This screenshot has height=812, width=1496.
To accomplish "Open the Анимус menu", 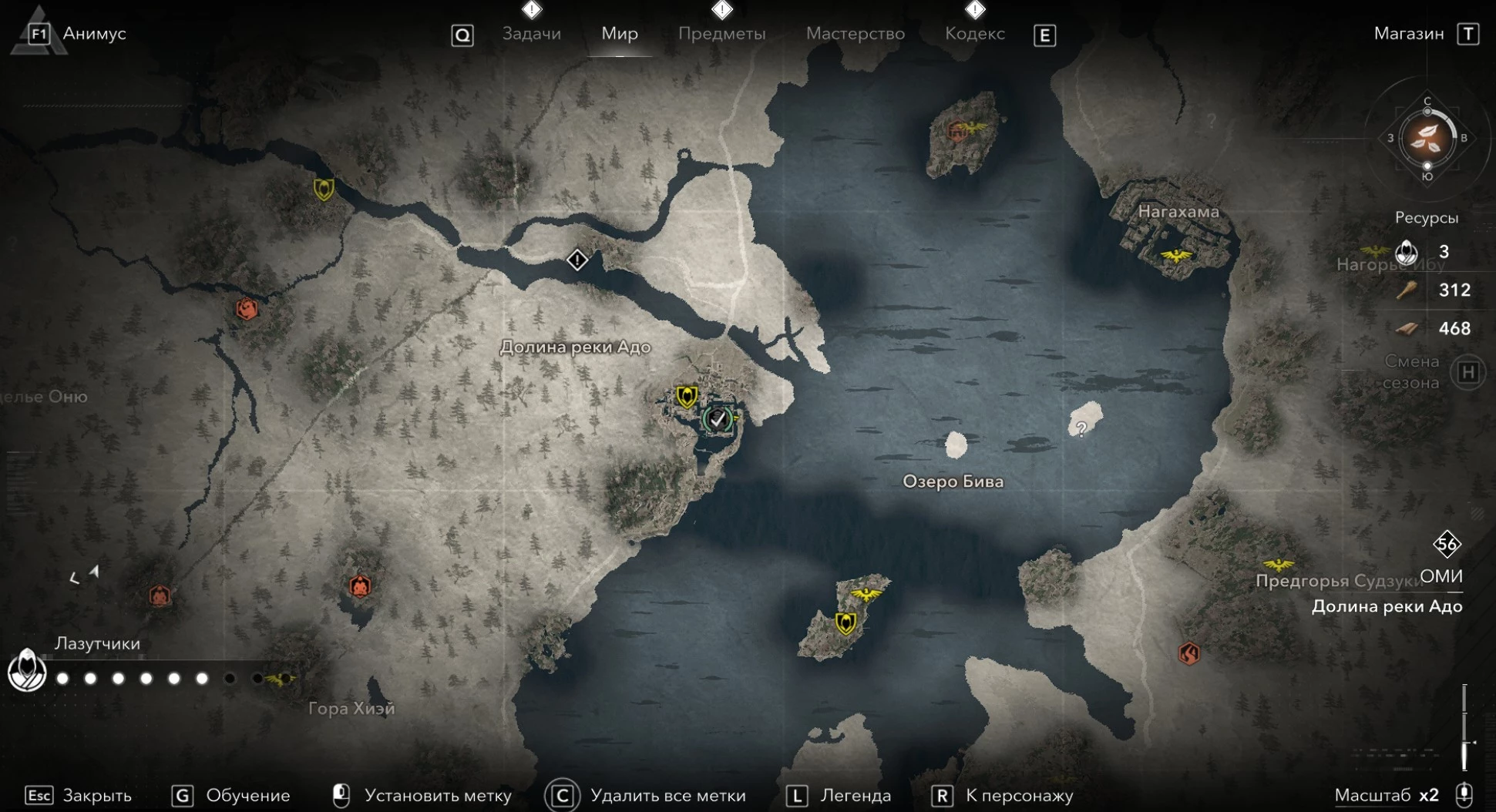I will click(93, 34).
